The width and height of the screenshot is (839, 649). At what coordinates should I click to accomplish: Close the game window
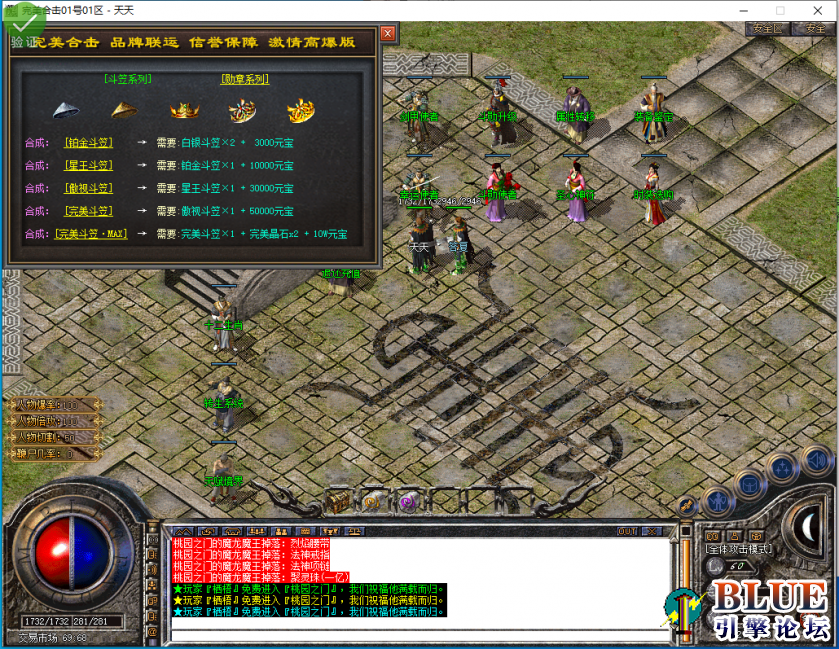click(815, 10)
